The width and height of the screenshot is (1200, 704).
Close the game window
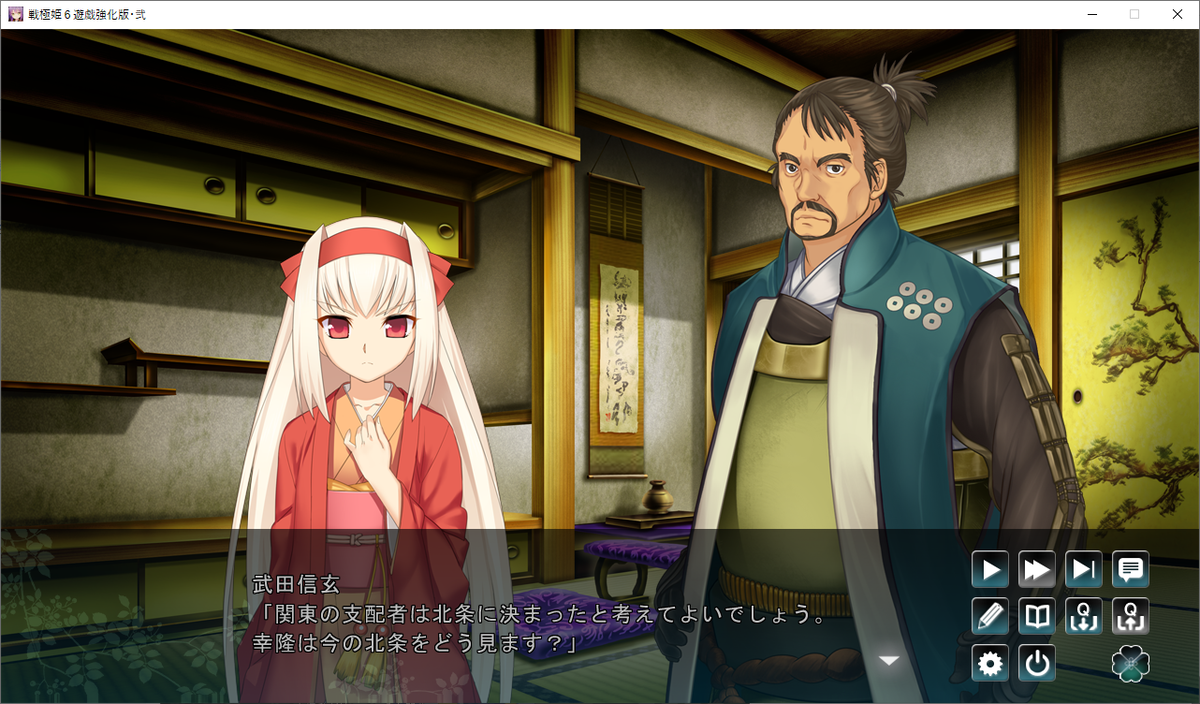[1176, 14]
